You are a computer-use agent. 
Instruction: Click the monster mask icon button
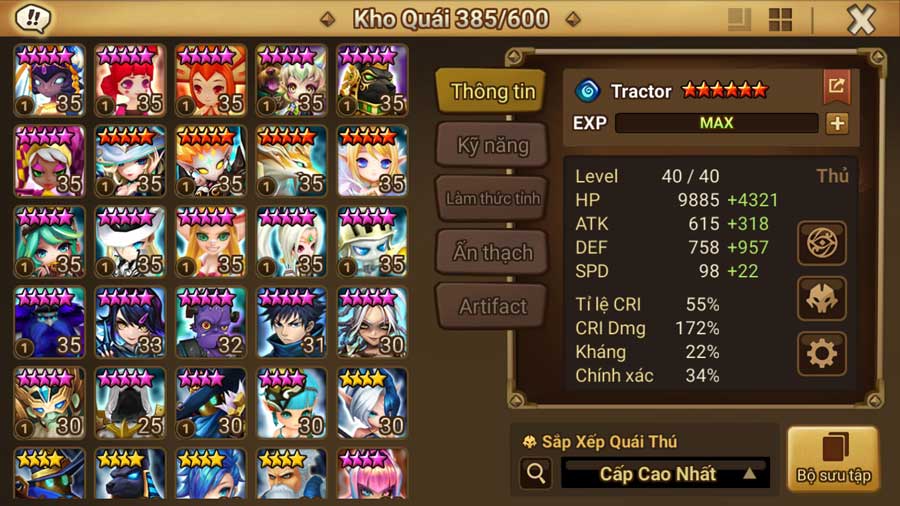point(822,298)
